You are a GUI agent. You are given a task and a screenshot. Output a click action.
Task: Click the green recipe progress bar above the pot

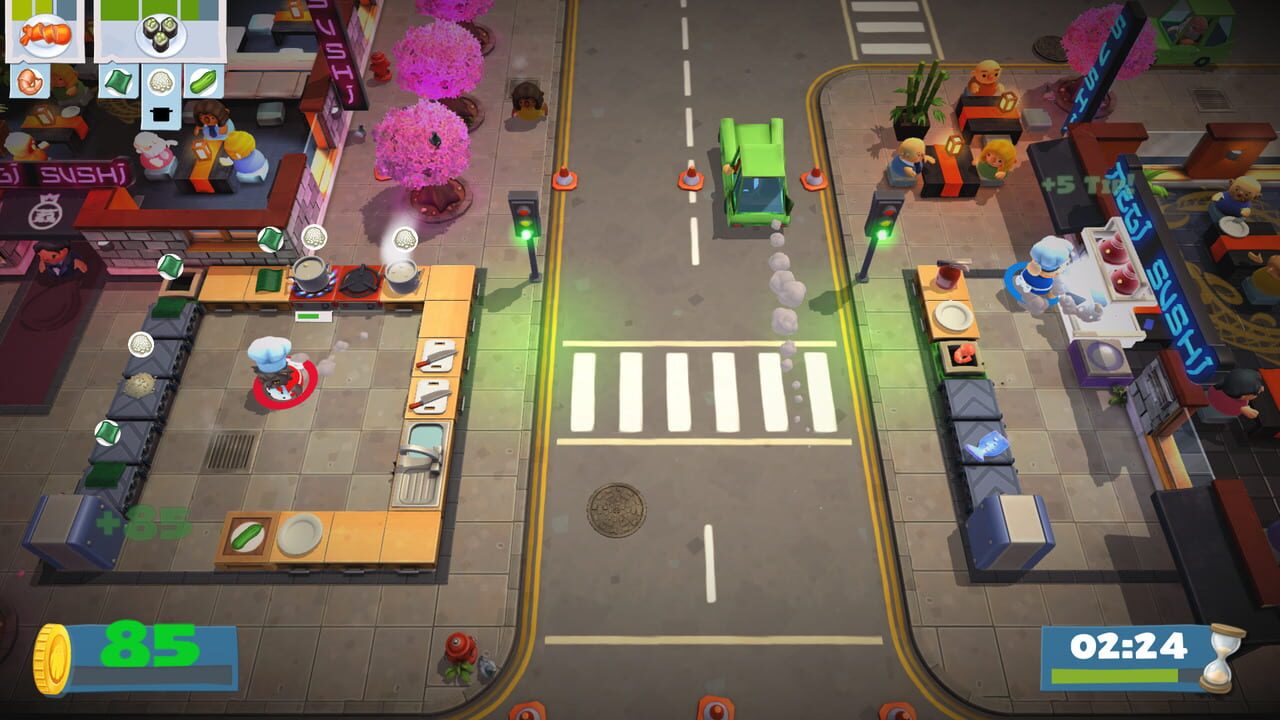point(313,314)
